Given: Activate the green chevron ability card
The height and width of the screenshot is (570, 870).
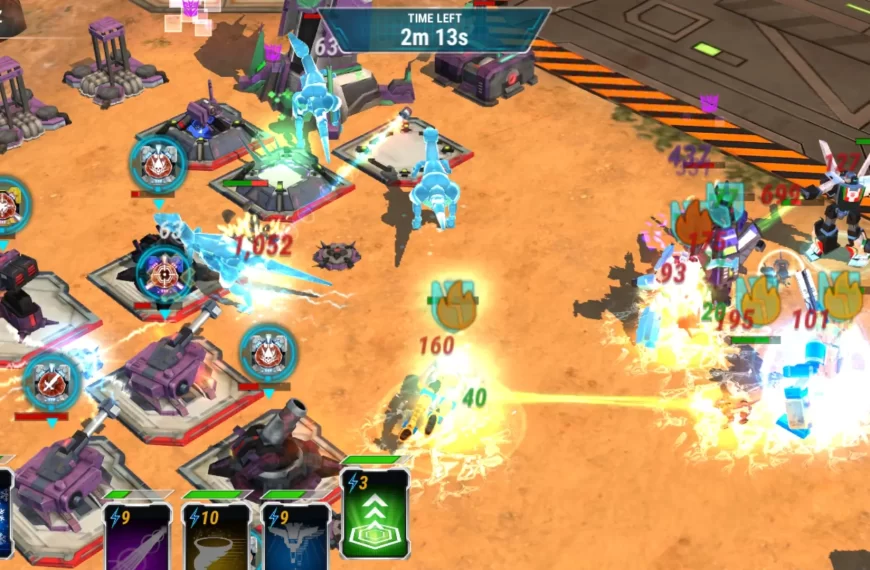Looking at the screenshot, I should (x=375, y=513).
